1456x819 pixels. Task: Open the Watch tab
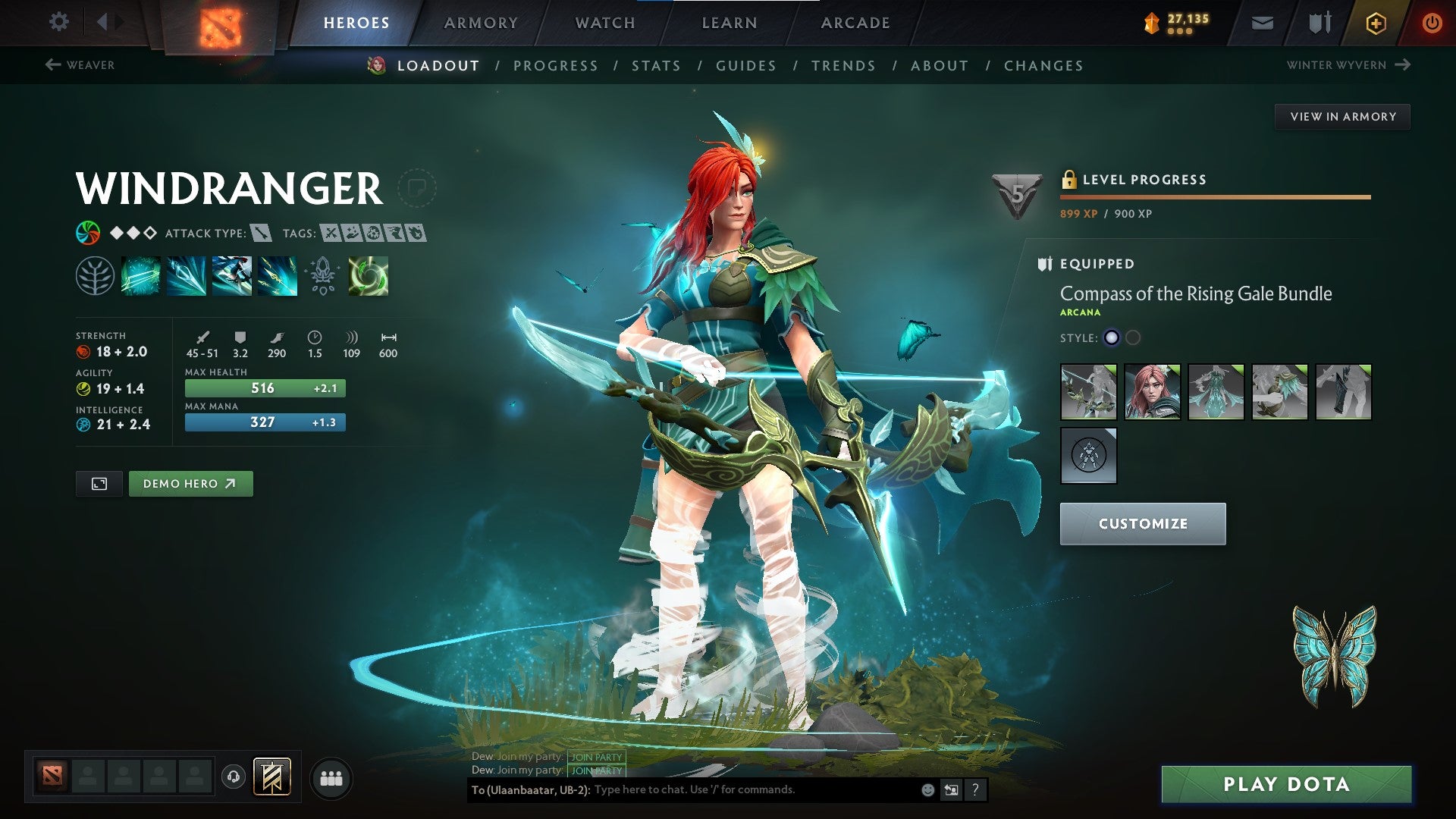pyautogui.click(x=605, y=23)
